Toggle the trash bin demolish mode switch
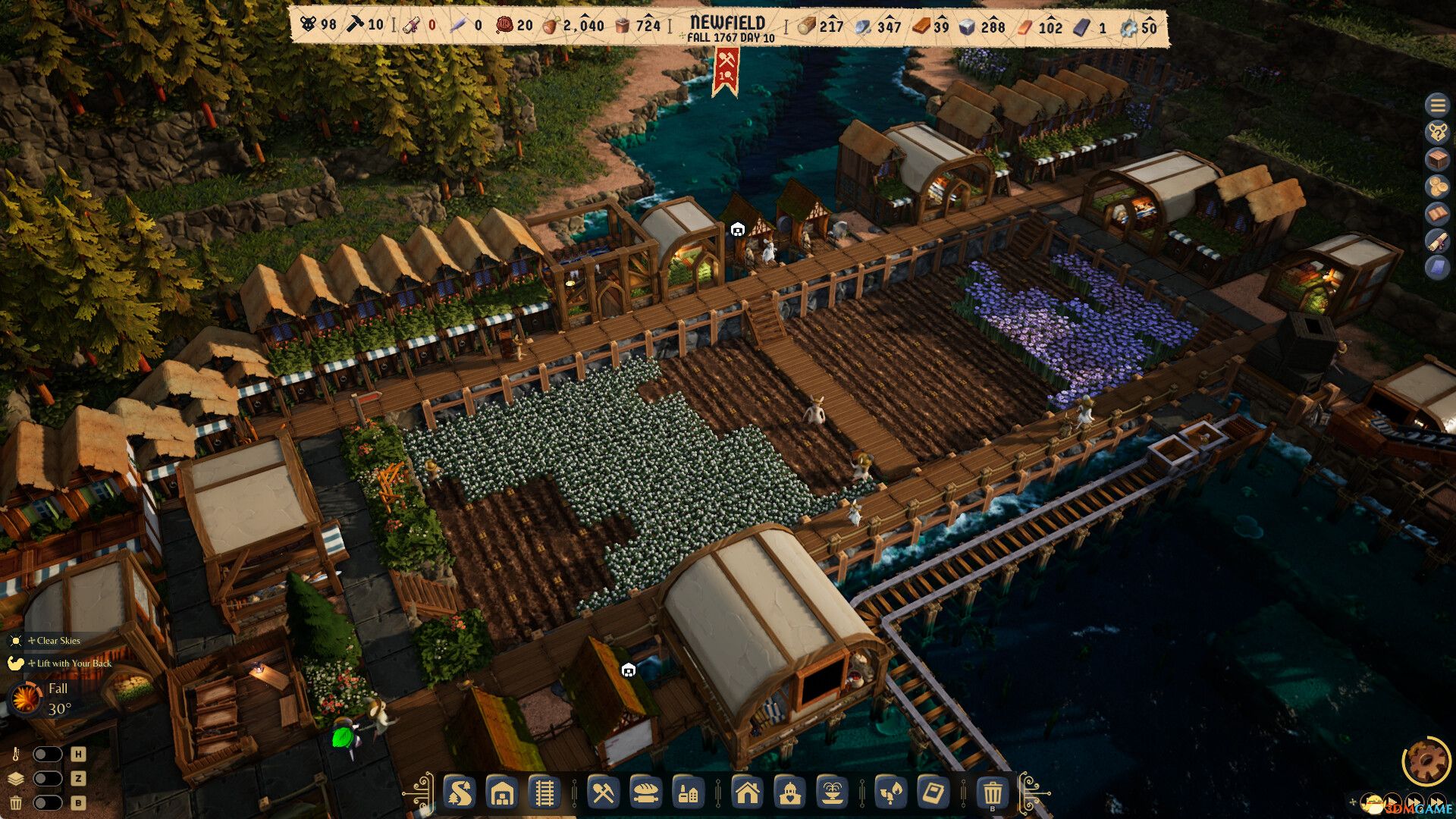The width and height of the screenshot is (1456, 819). pyautogui.click(x=47, y=803)
